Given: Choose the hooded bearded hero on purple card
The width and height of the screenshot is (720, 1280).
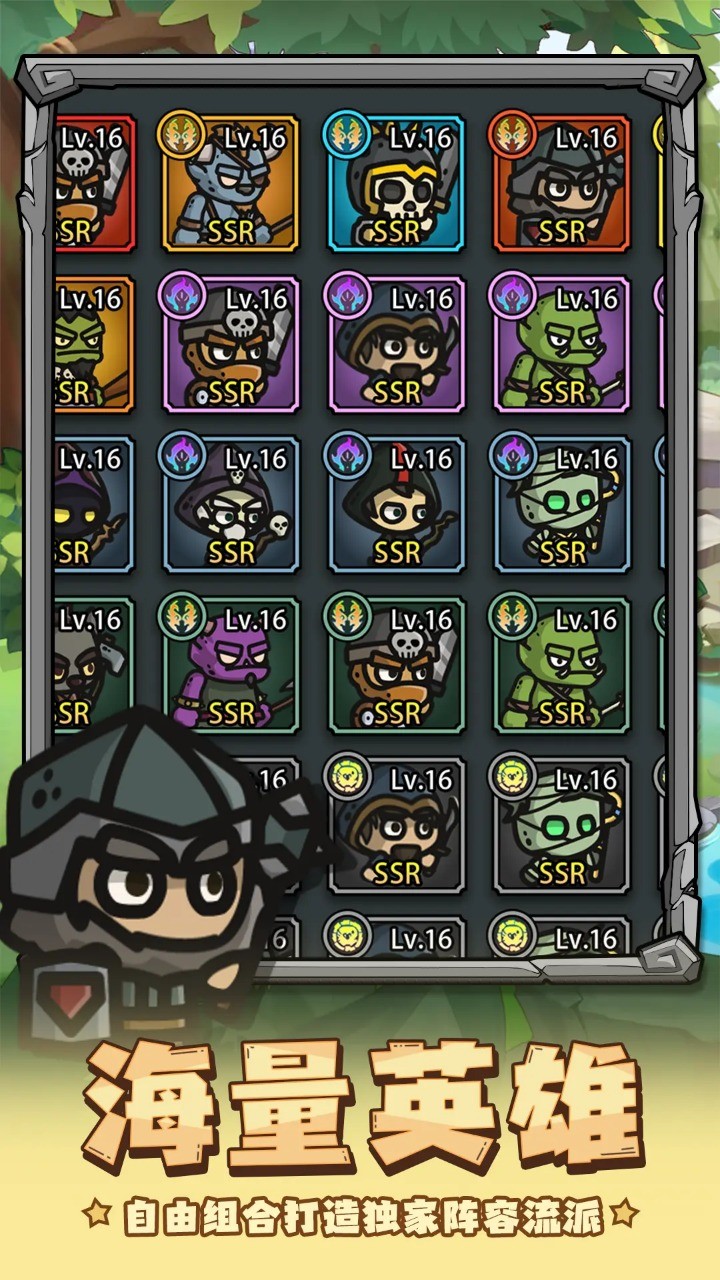Looking at the screenshot, I should [x=396, y=344].
